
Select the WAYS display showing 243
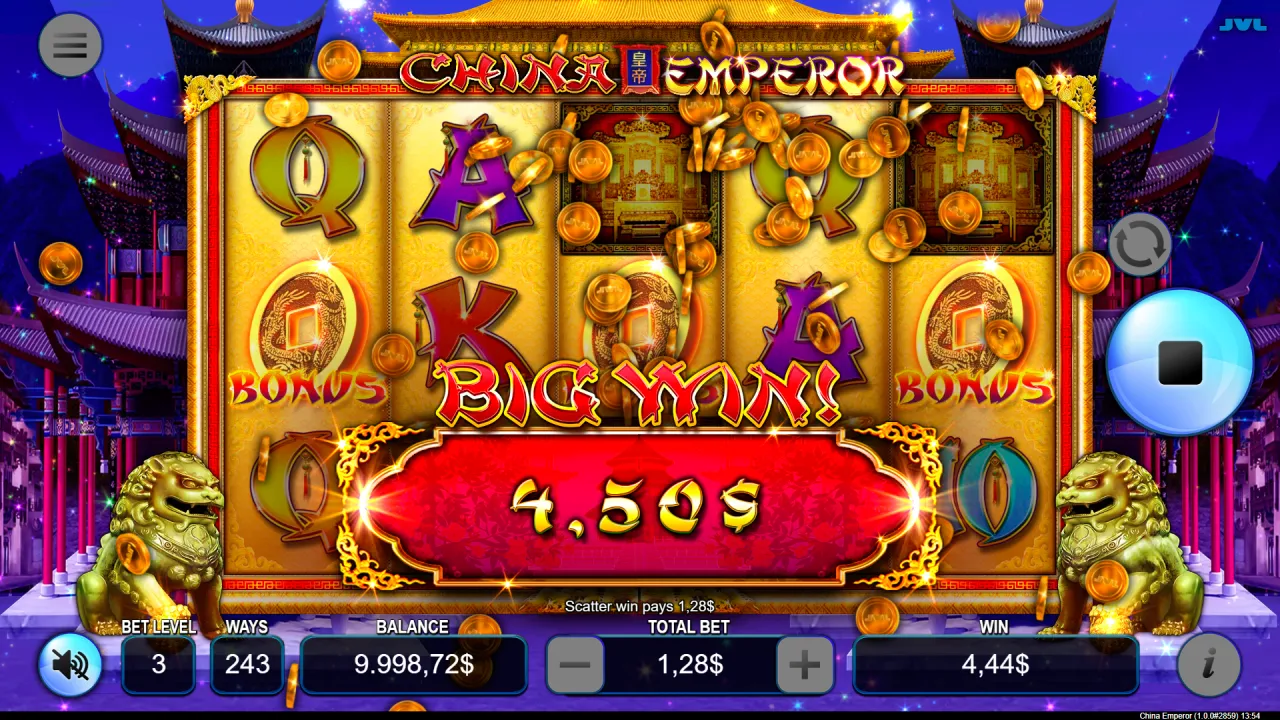[x=247, y=664]
